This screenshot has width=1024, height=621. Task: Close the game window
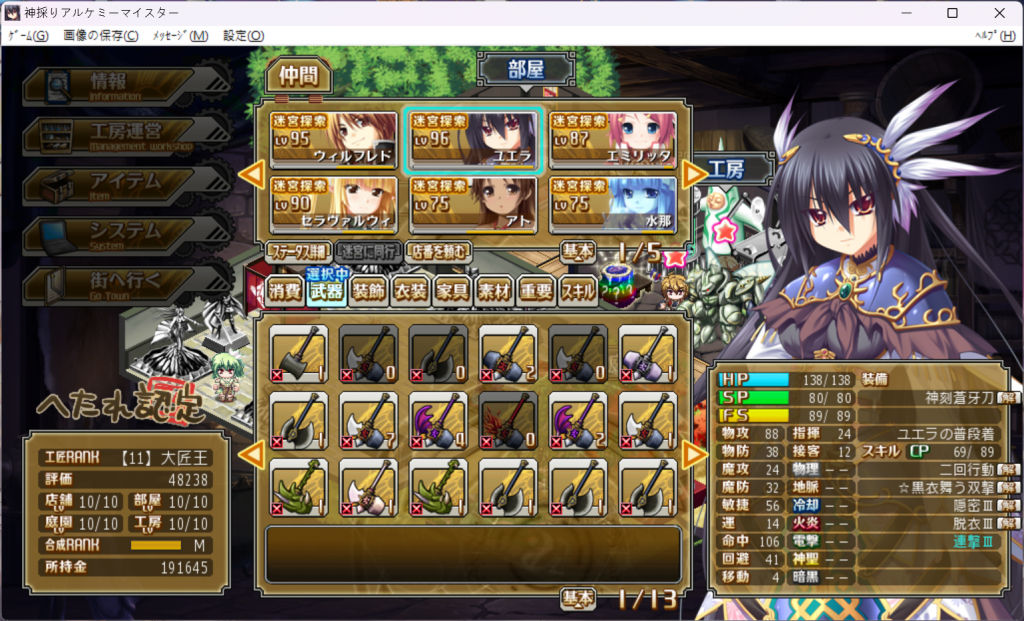point(998,13)
